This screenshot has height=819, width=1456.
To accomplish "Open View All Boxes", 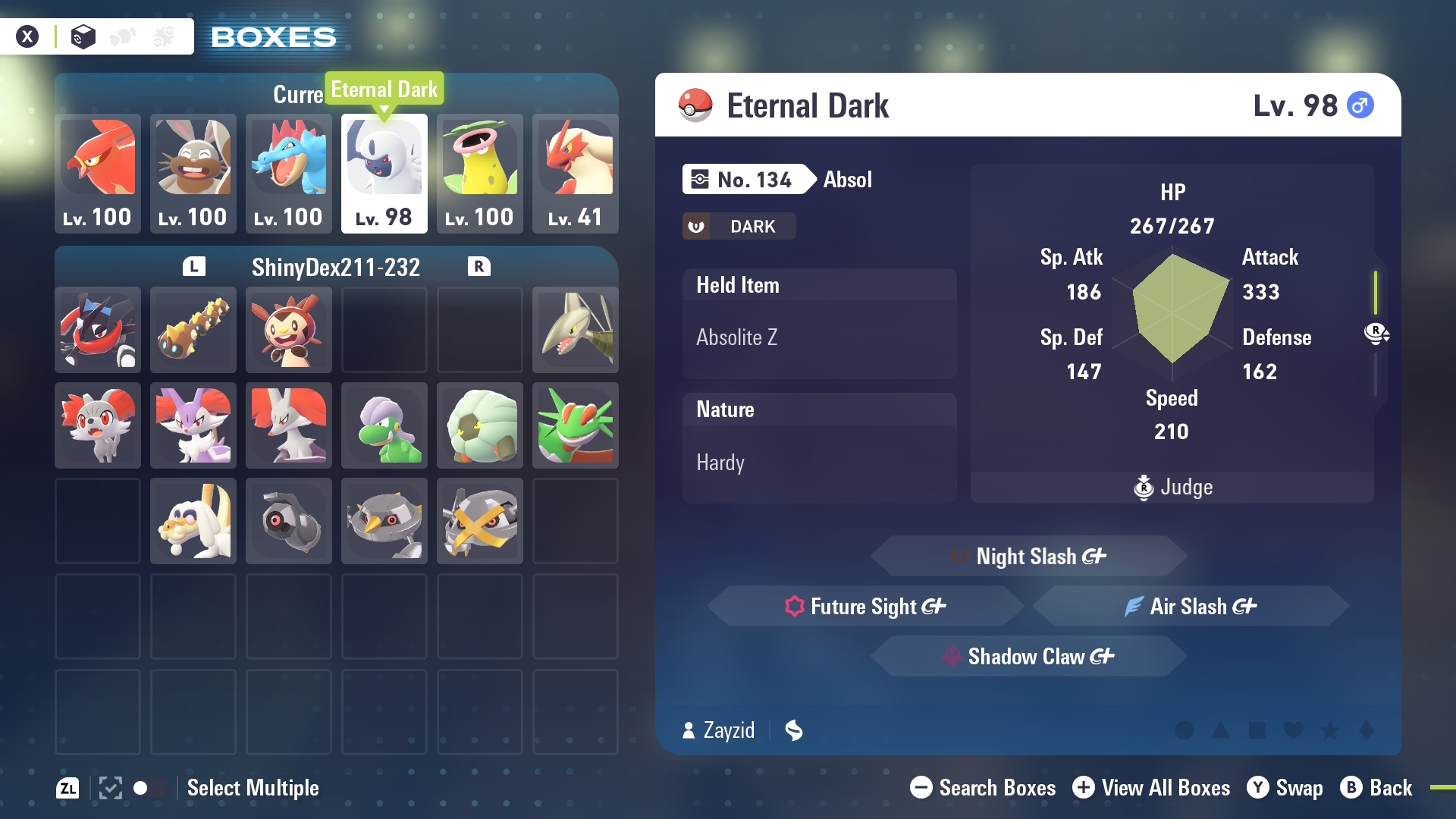I will 1151,788.
